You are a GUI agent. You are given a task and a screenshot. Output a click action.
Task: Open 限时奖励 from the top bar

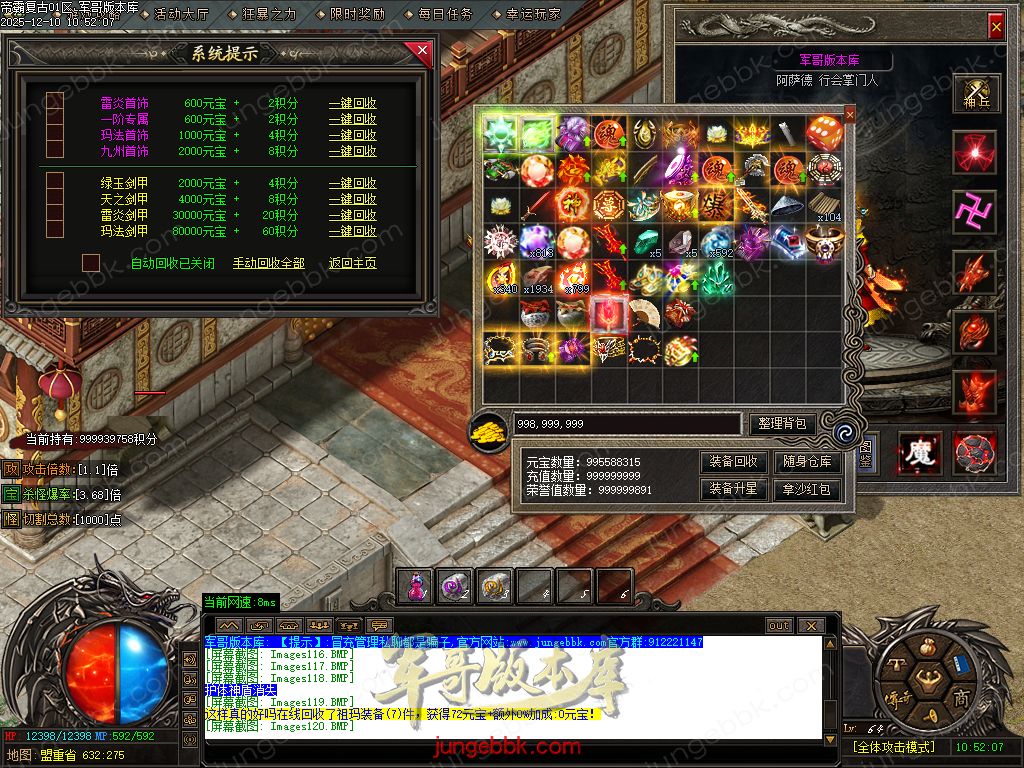(357, 14)
